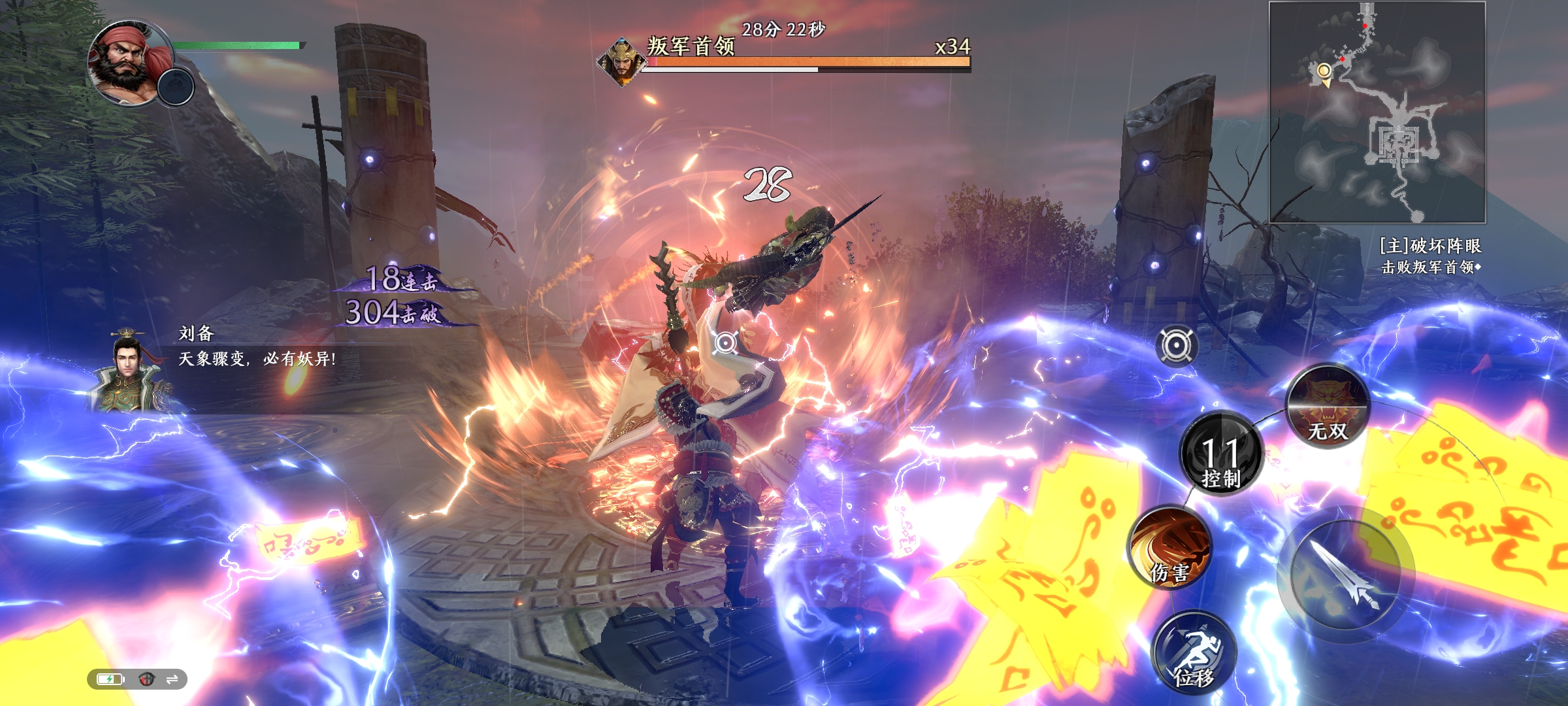1568x706 pixels.
Task: Click the 叛军首领 boss portrait
Action: click(617, 62)
